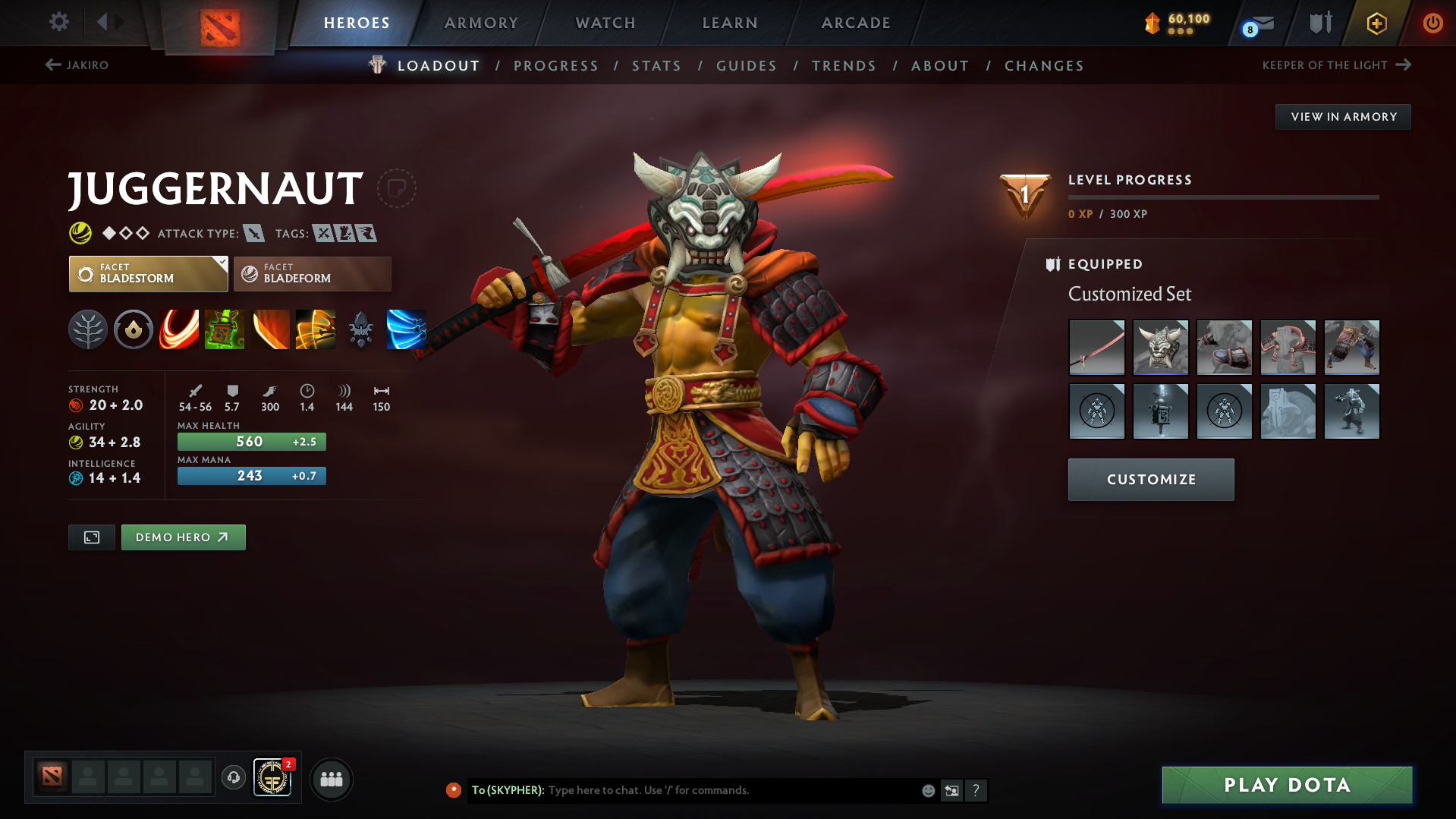Screen dimensions: 1456x819
Task: Open the Blade Fury ability icon
Action: point(179,329)
